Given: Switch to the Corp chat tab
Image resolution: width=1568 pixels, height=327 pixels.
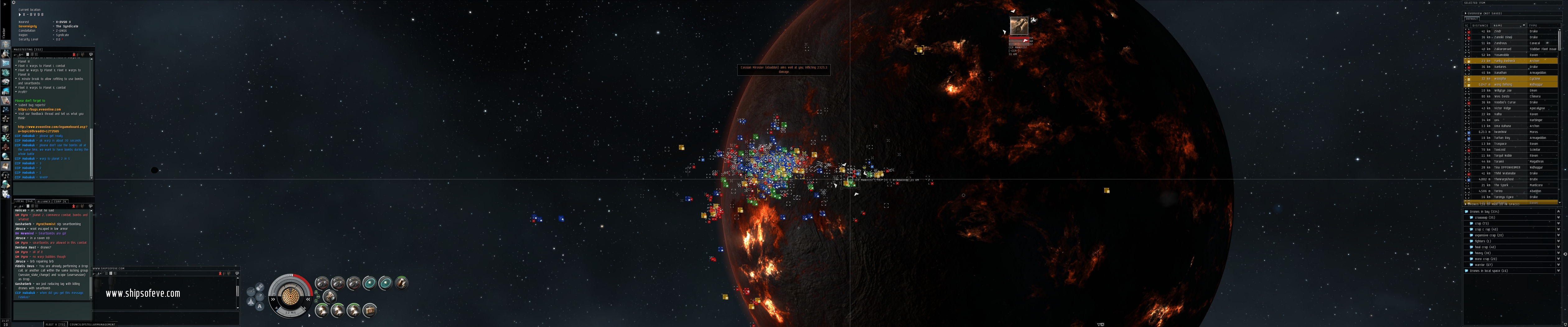Looking at the screenshot, I should point(60,201).
